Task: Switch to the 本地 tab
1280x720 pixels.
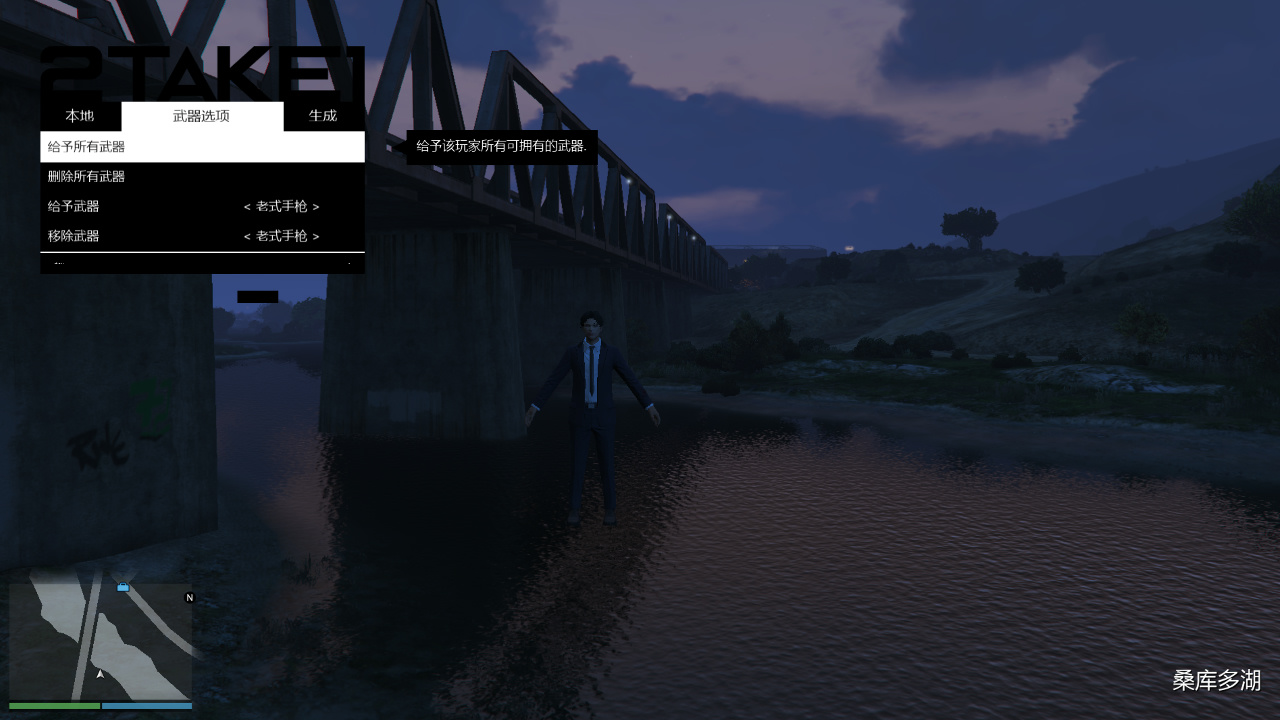Action: tap(80, 116)
